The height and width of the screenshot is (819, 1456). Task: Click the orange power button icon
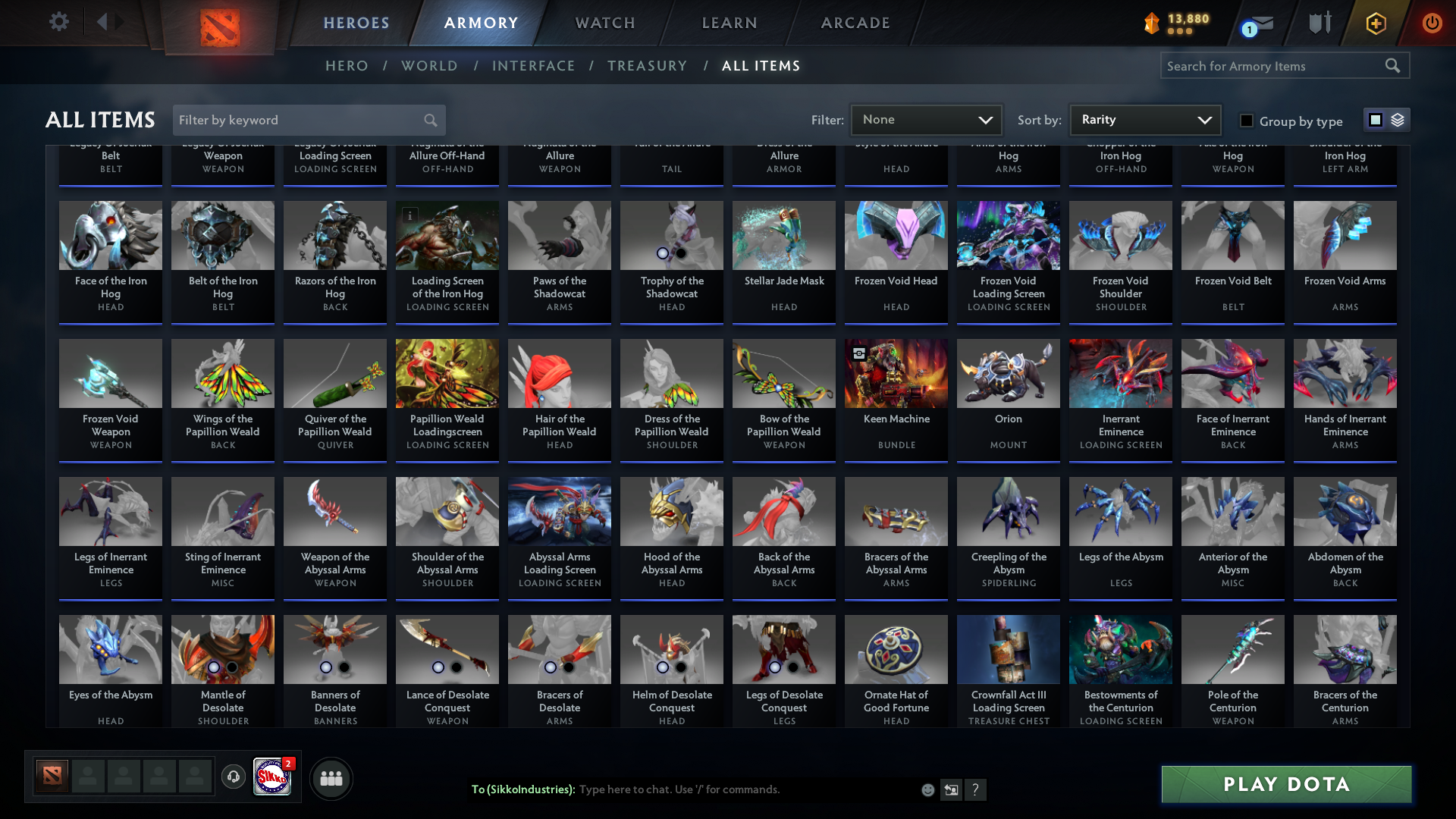pyautogui.click(x=1432, y=23)
